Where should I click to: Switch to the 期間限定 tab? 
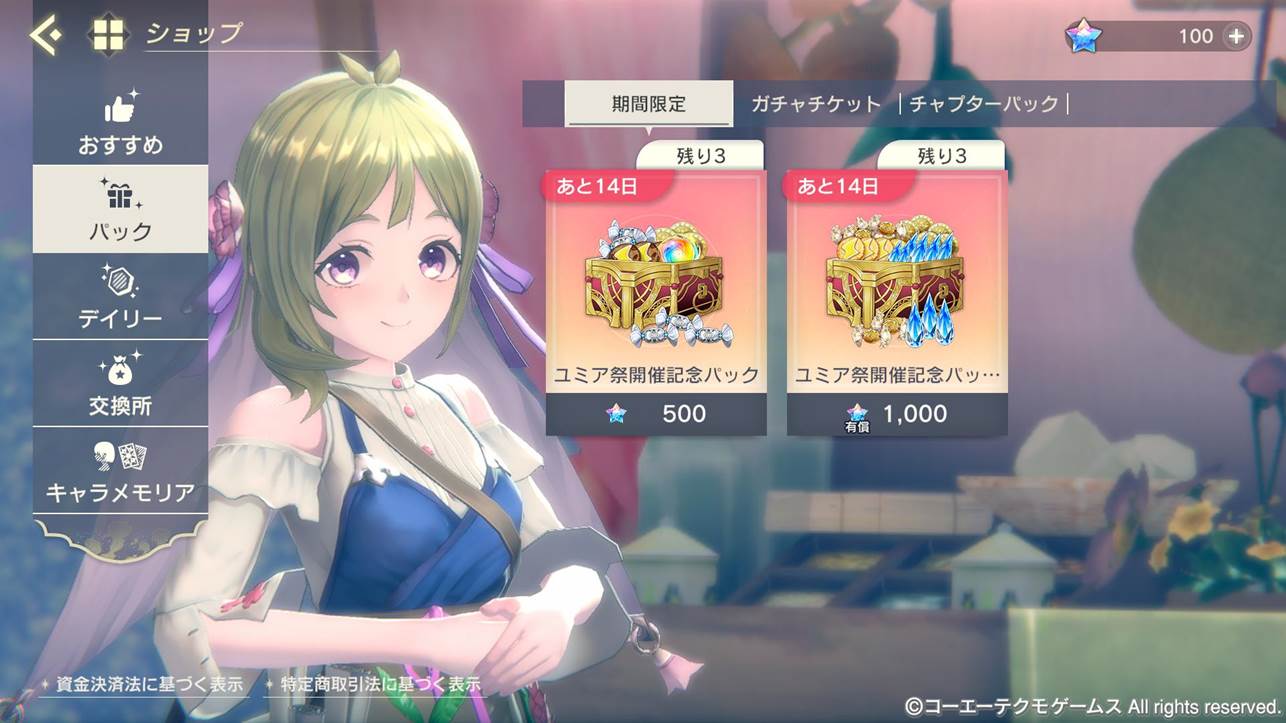coord(648,104)
